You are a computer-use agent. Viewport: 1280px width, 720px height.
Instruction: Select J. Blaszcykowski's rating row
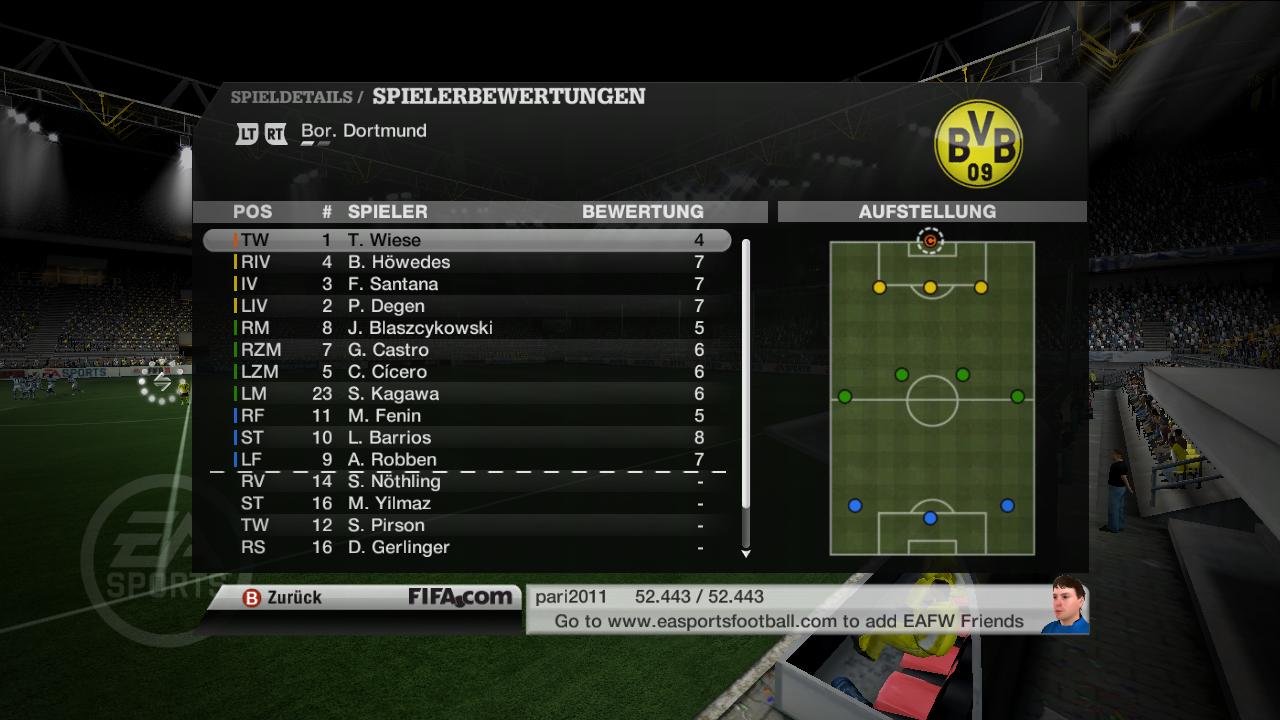466,328
